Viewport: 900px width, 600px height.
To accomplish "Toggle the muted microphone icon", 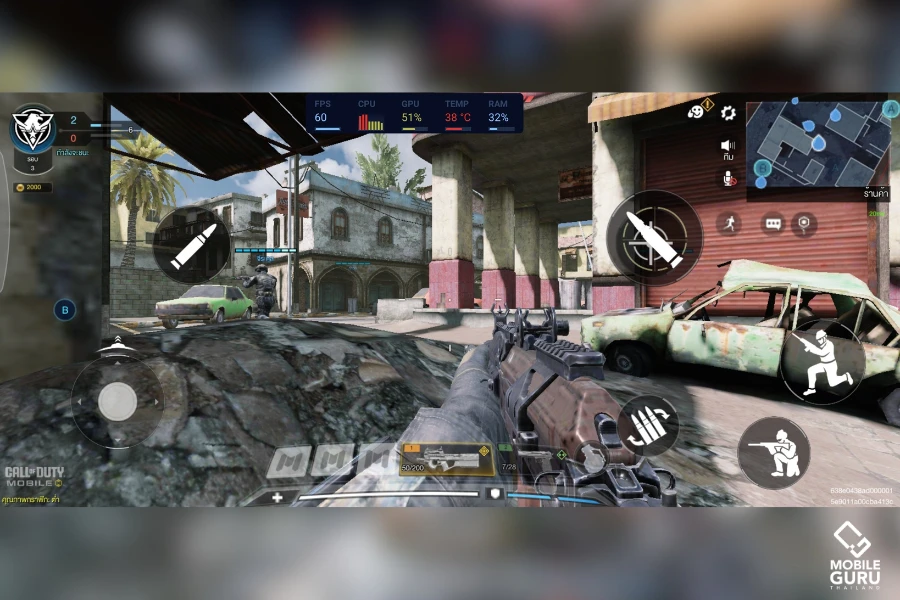I will pos(728,176).
